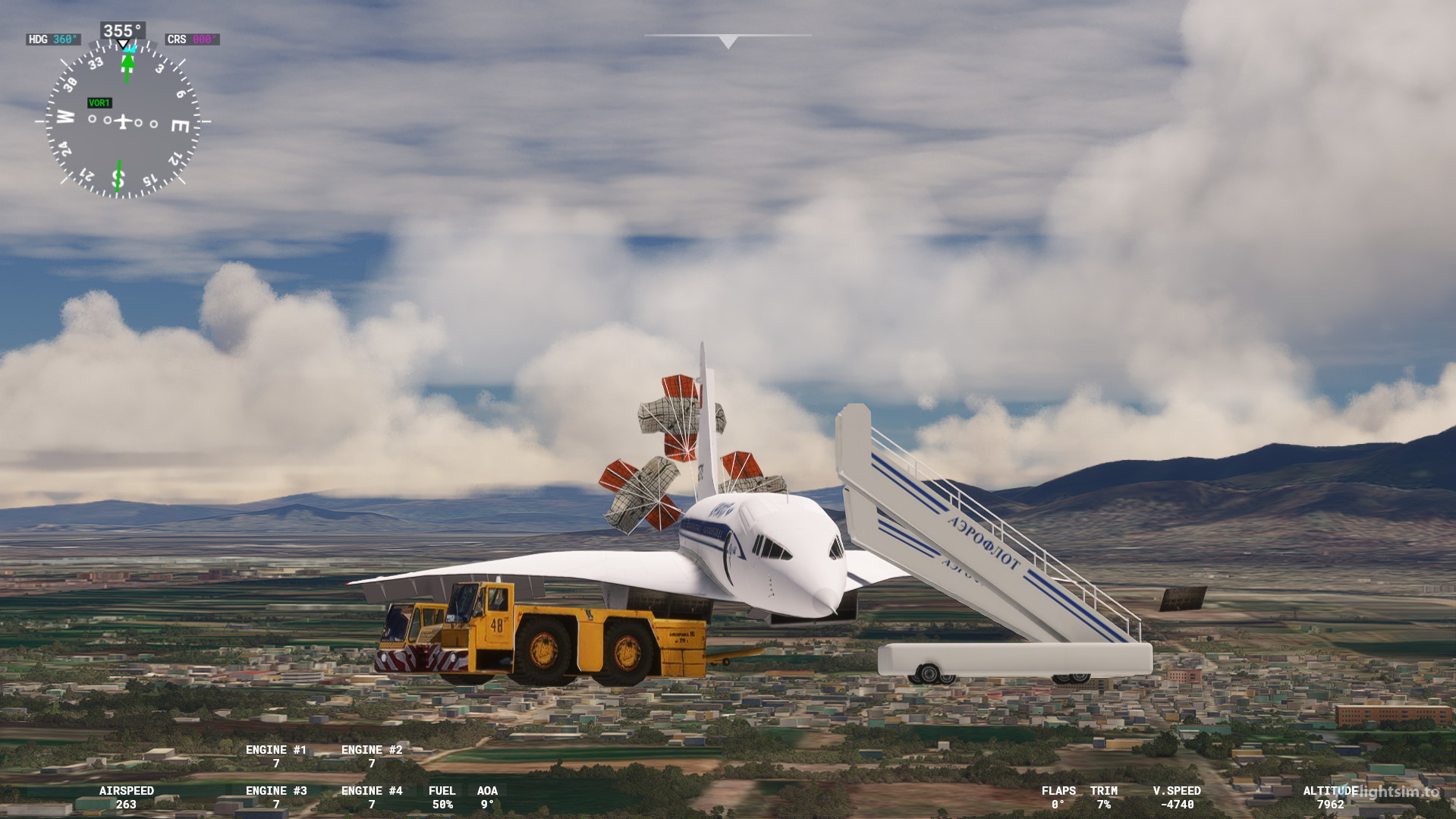Select the ENGINE #2 throttle readout
The width and height of the screenshot is (1456, 819).
tap(371, 756)
